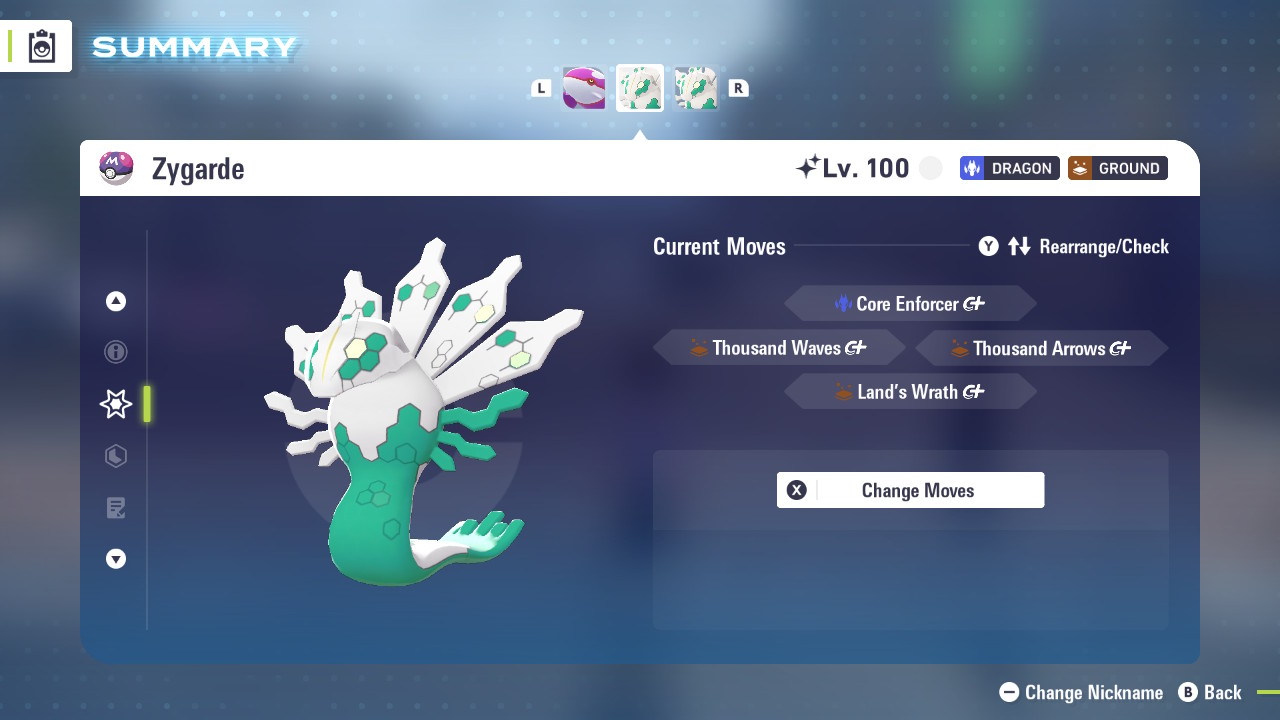Select the Land's Wrath move

[910, 392]
